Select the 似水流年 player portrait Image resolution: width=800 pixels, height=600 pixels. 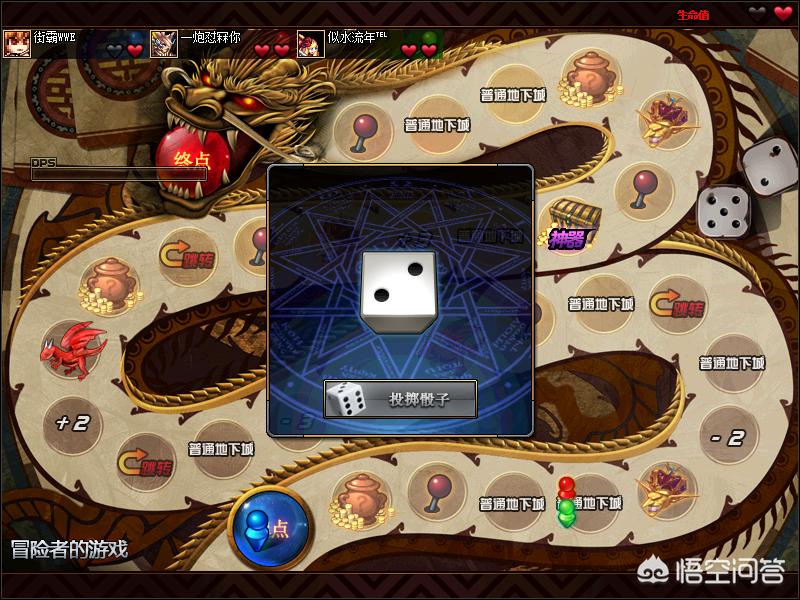(x=311, y=43)
